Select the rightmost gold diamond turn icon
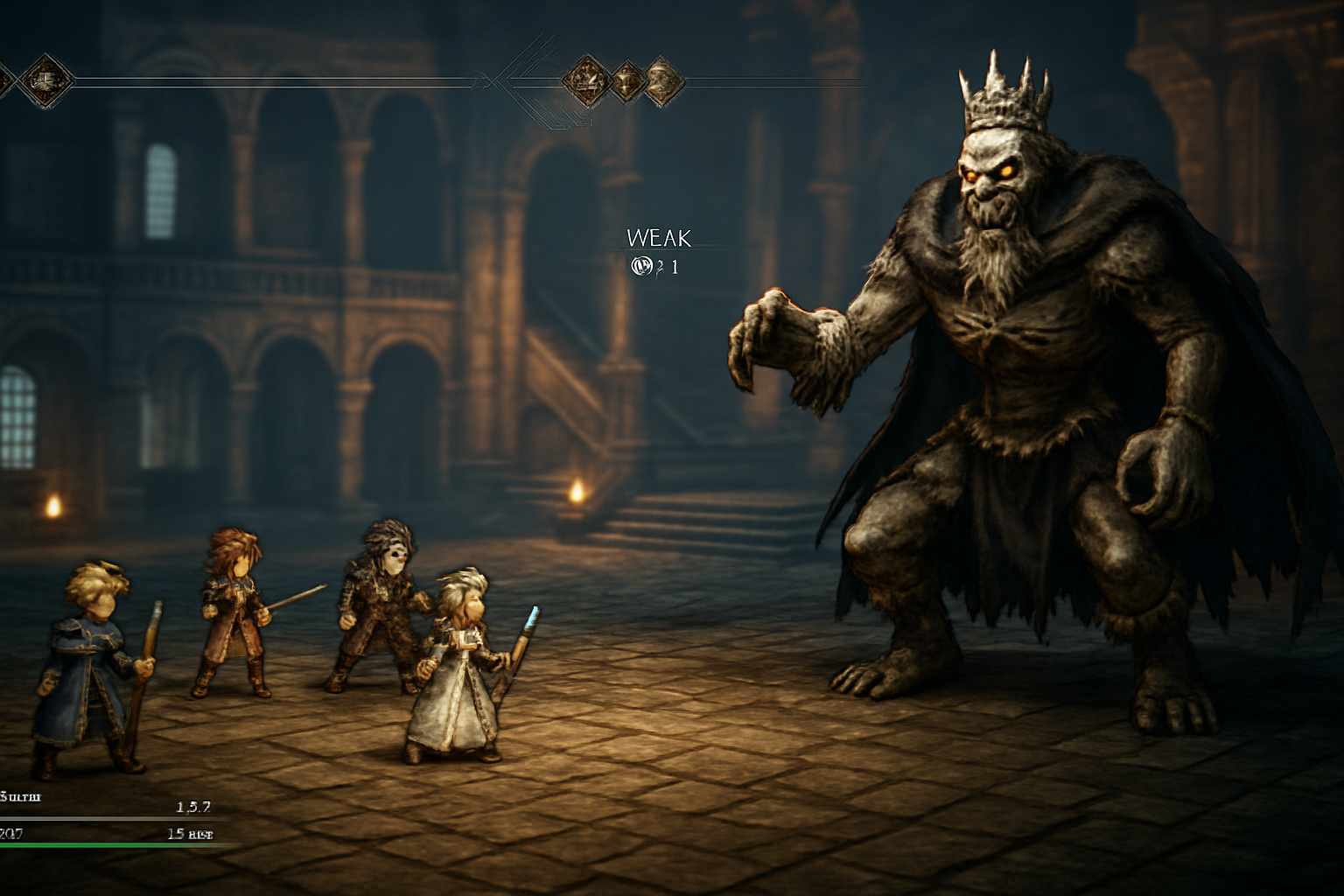The image size is (1344, 896). tap(665, 83)
